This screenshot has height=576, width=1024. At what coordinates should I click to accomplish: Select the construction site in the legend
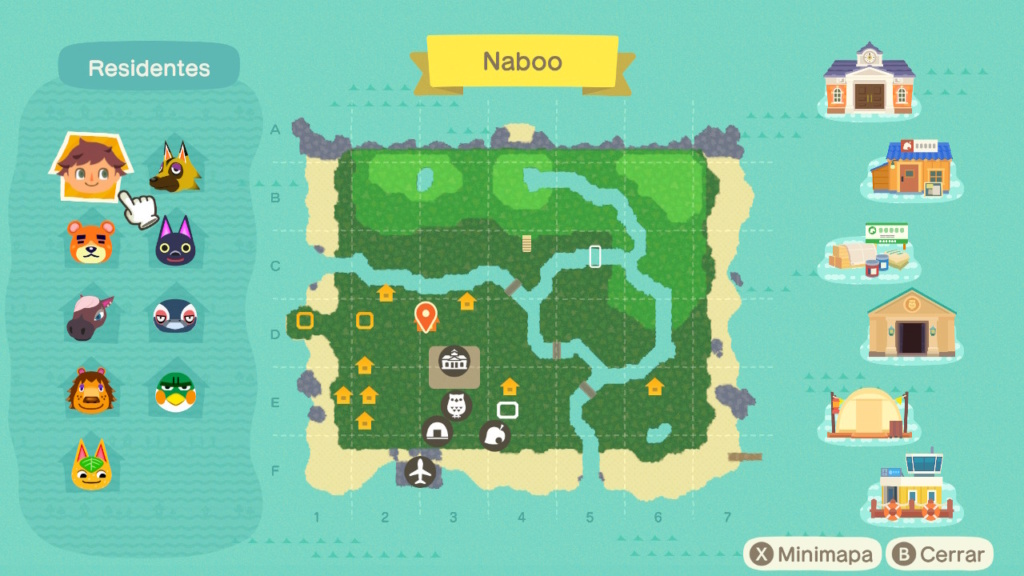[x=869, y=253]
